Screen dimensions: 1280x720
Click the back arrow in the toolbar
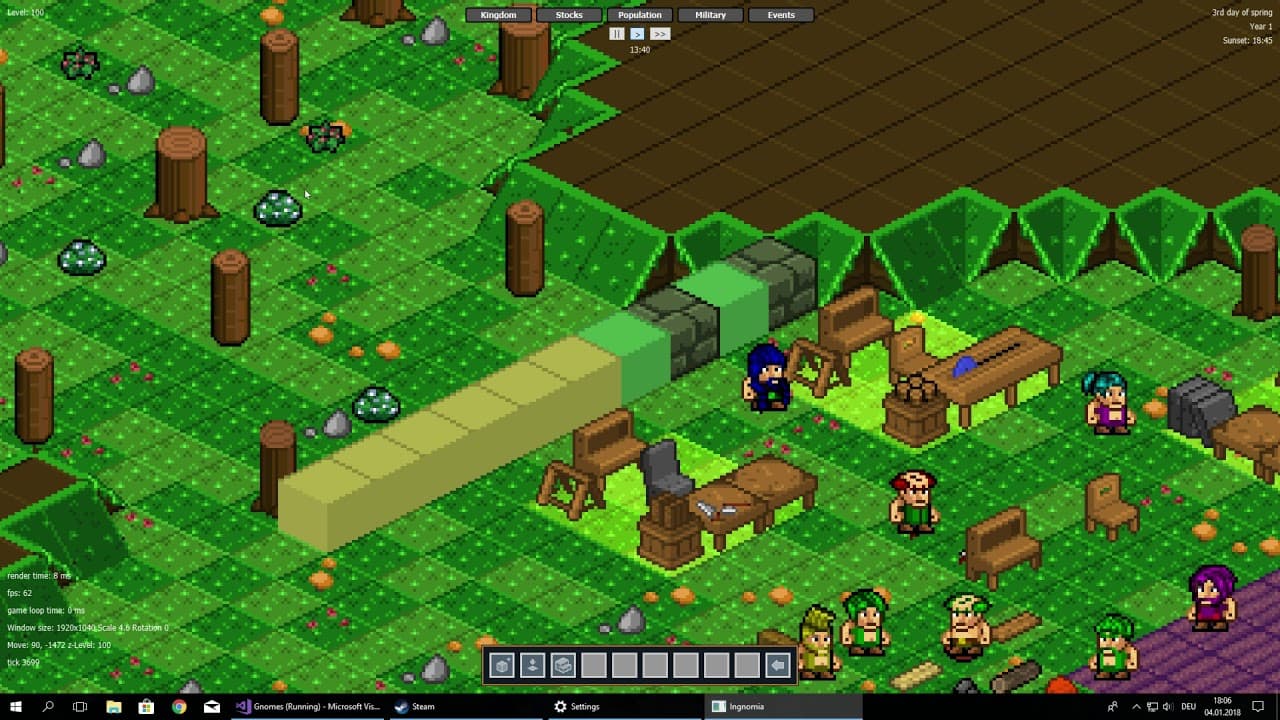pos(777,665)
